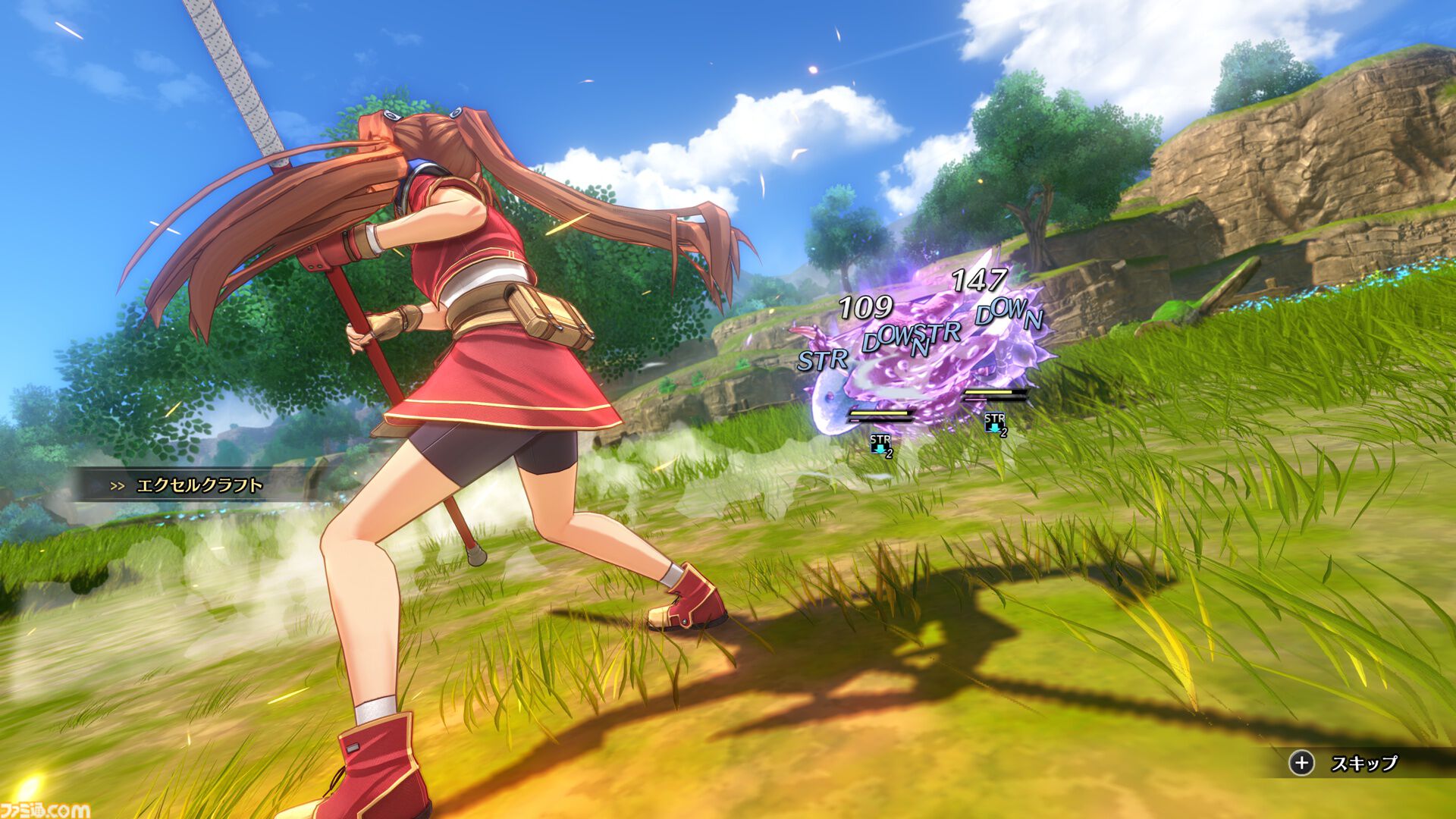Click the blue arrow inside right STR debuff badge
The width and height of the screenshot is (1456, 819).
click(x=993, y=428)
